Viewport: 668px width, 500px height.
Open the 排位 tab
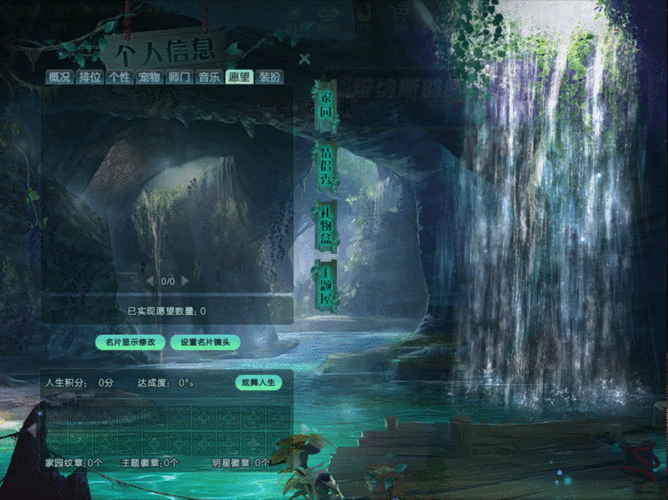[89, 77]
